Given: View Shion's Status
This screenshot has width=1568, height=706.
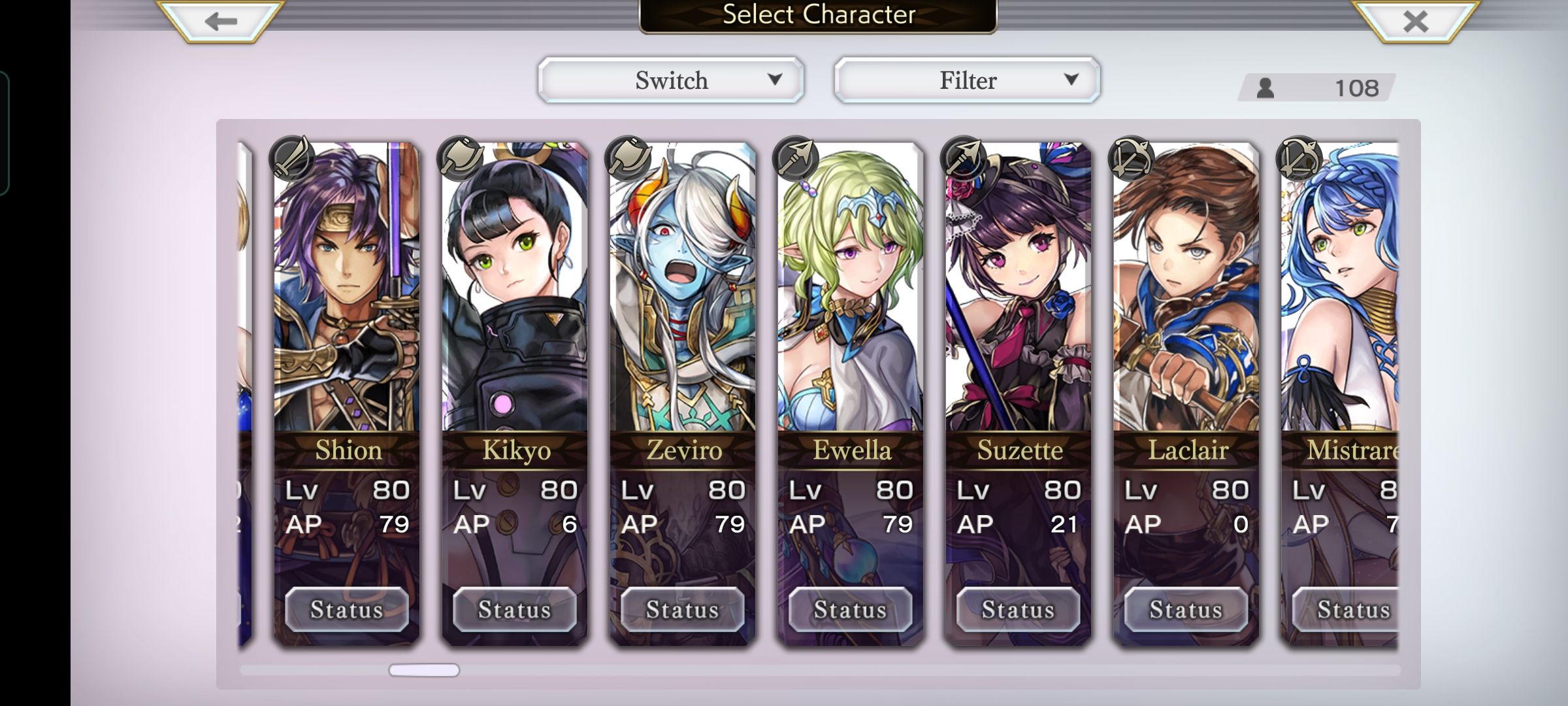Looking at the screenshot, I should [x=347, y=609].
